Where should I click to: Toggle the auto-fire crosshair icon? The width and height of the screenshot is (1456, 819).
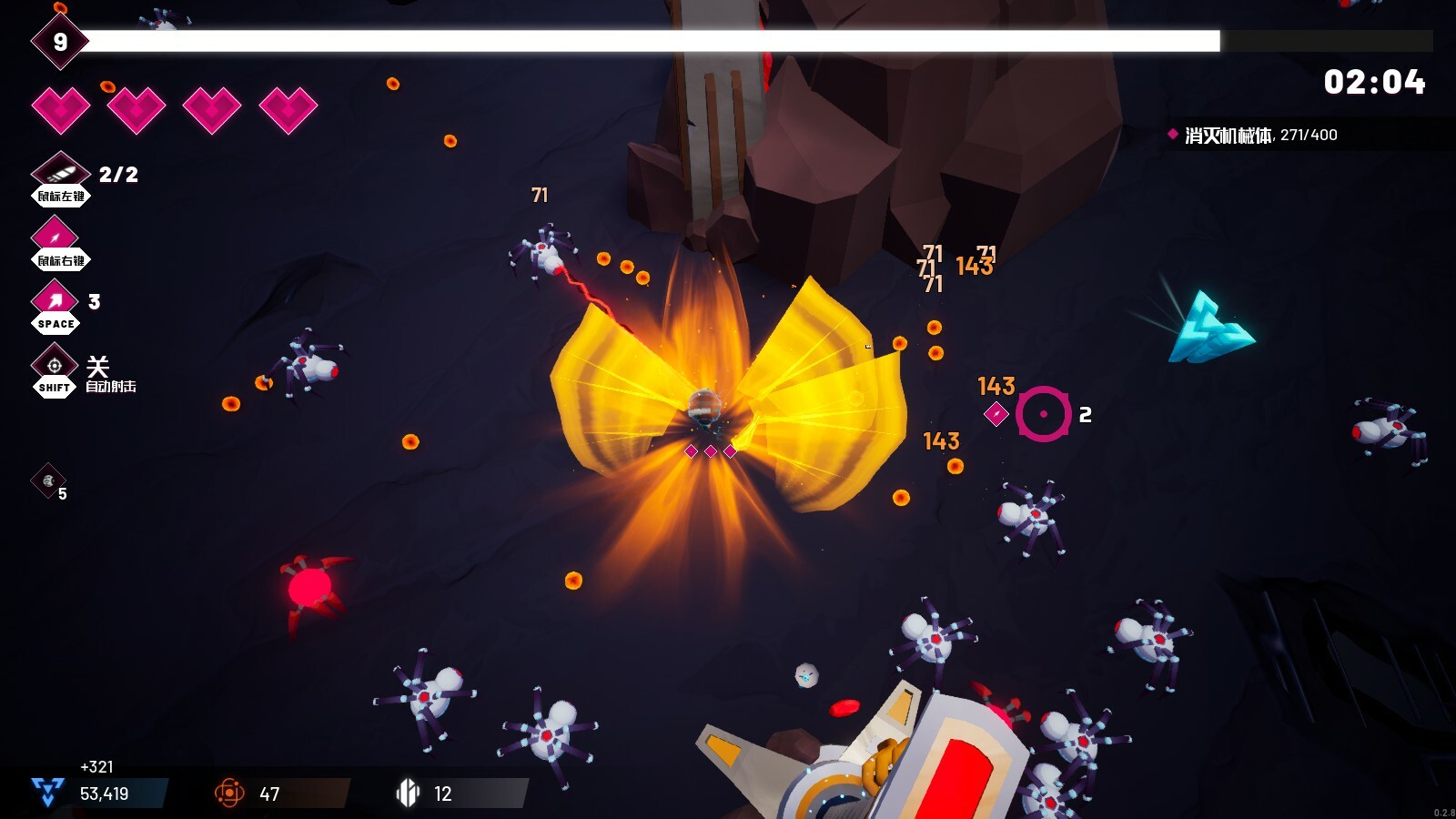[55, 364]
